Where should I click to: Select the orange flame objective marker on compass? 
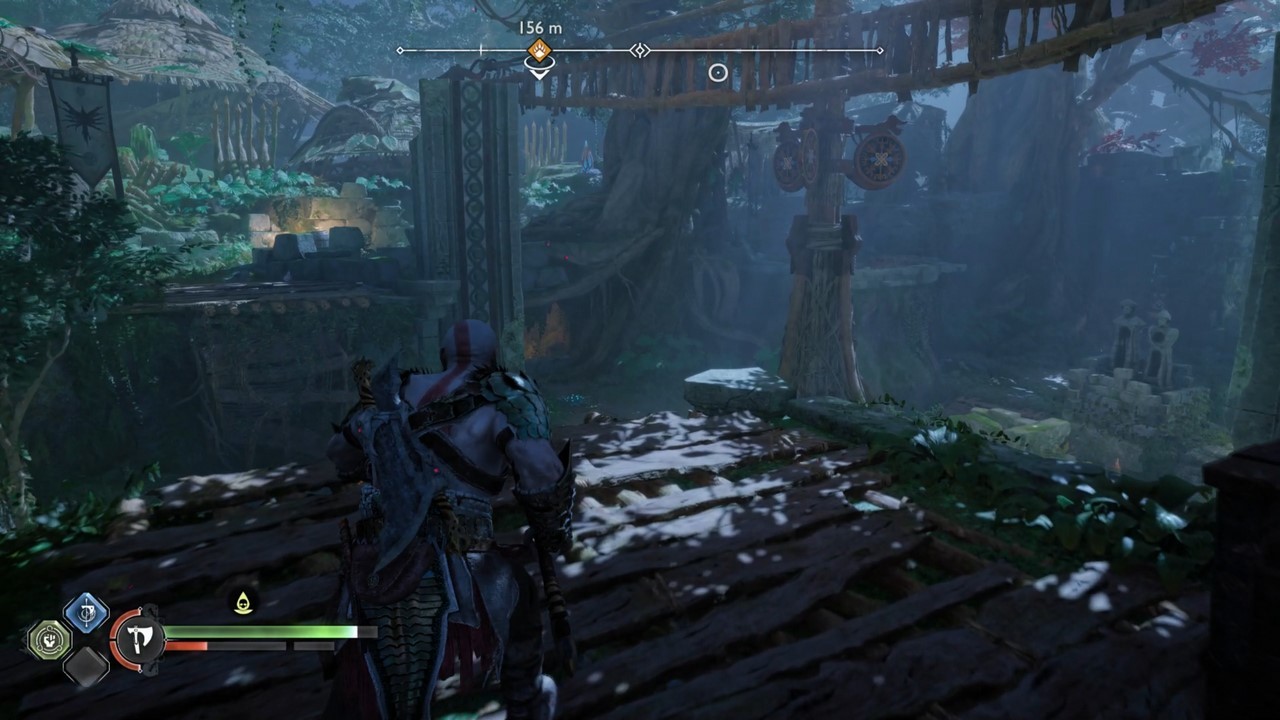[x=540, y=48]
